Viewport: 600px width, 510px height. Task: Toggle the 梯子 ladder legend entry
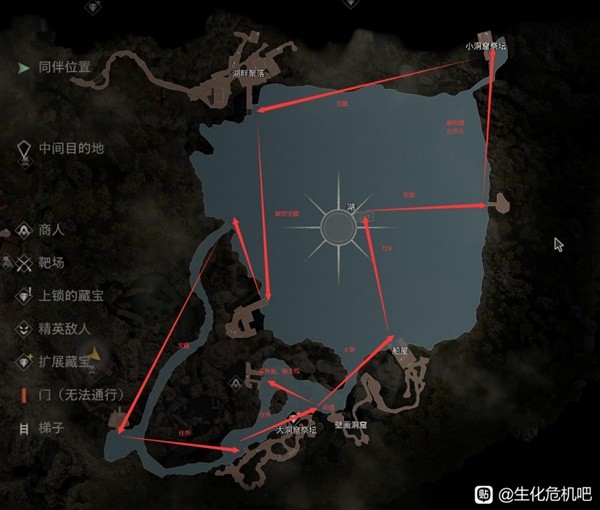point(50,426)
